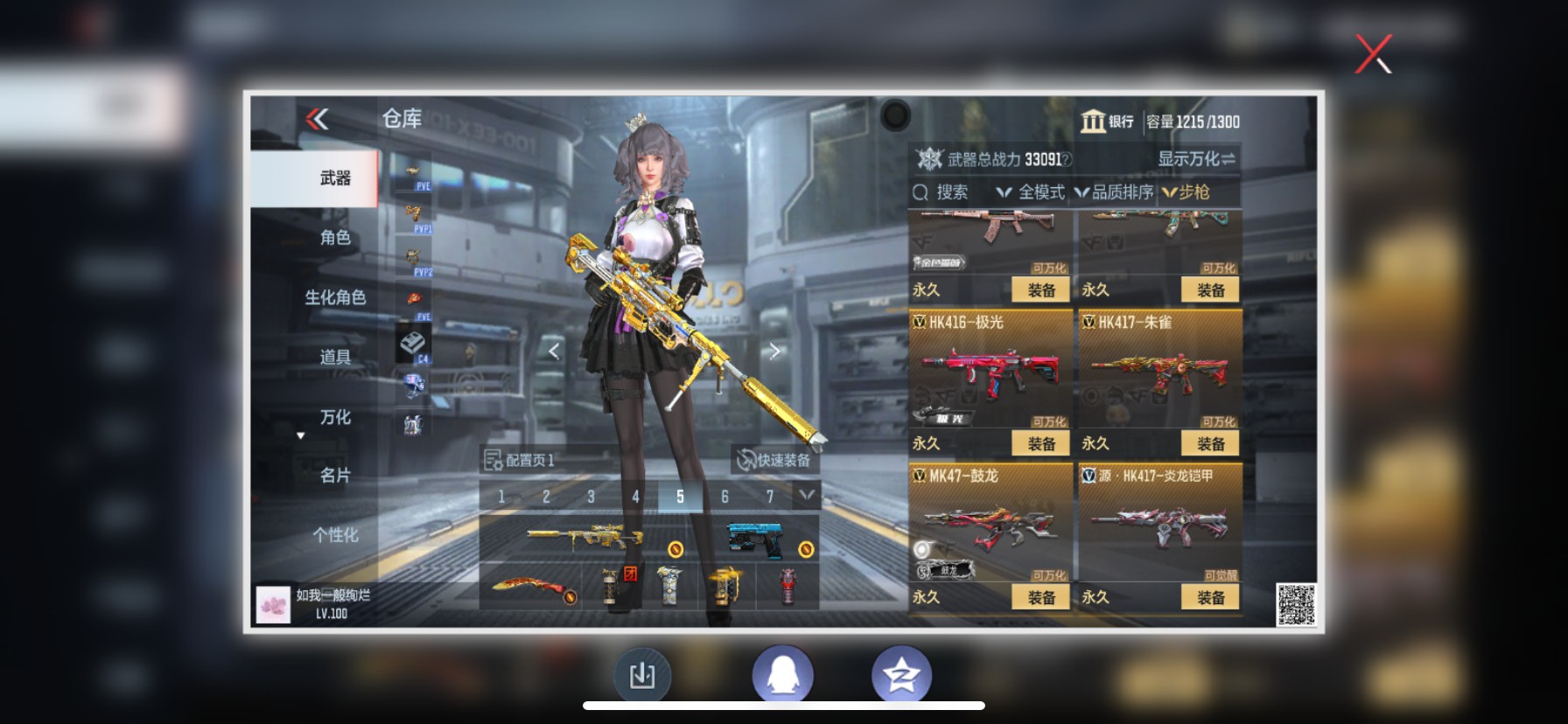This screenshot has width=1568, height=724.
Task: Click the download icon at the bottom
Action: click(642, 672)
